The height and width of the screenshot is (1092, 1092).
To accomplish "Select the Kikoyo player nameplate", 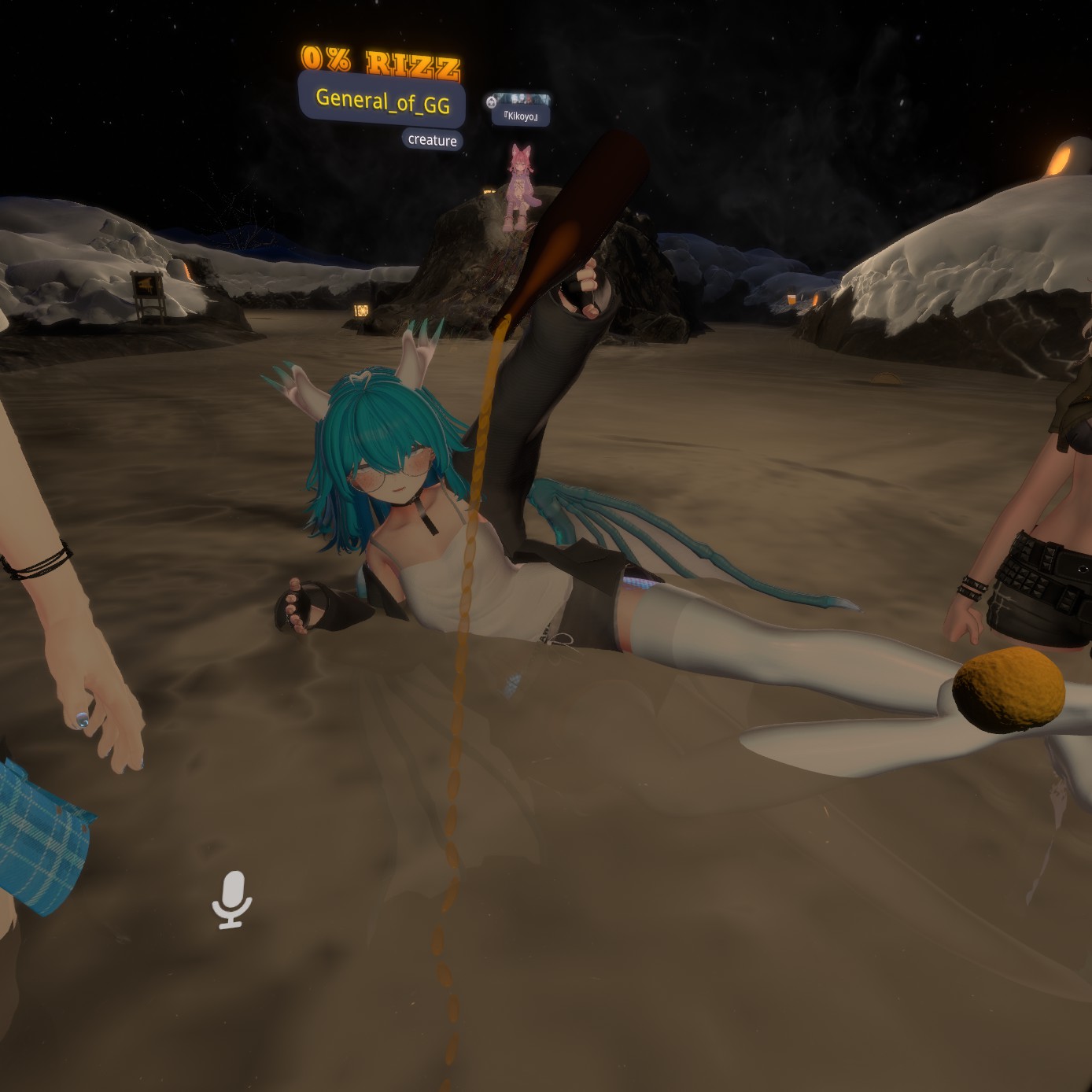I will coord(520,116).
